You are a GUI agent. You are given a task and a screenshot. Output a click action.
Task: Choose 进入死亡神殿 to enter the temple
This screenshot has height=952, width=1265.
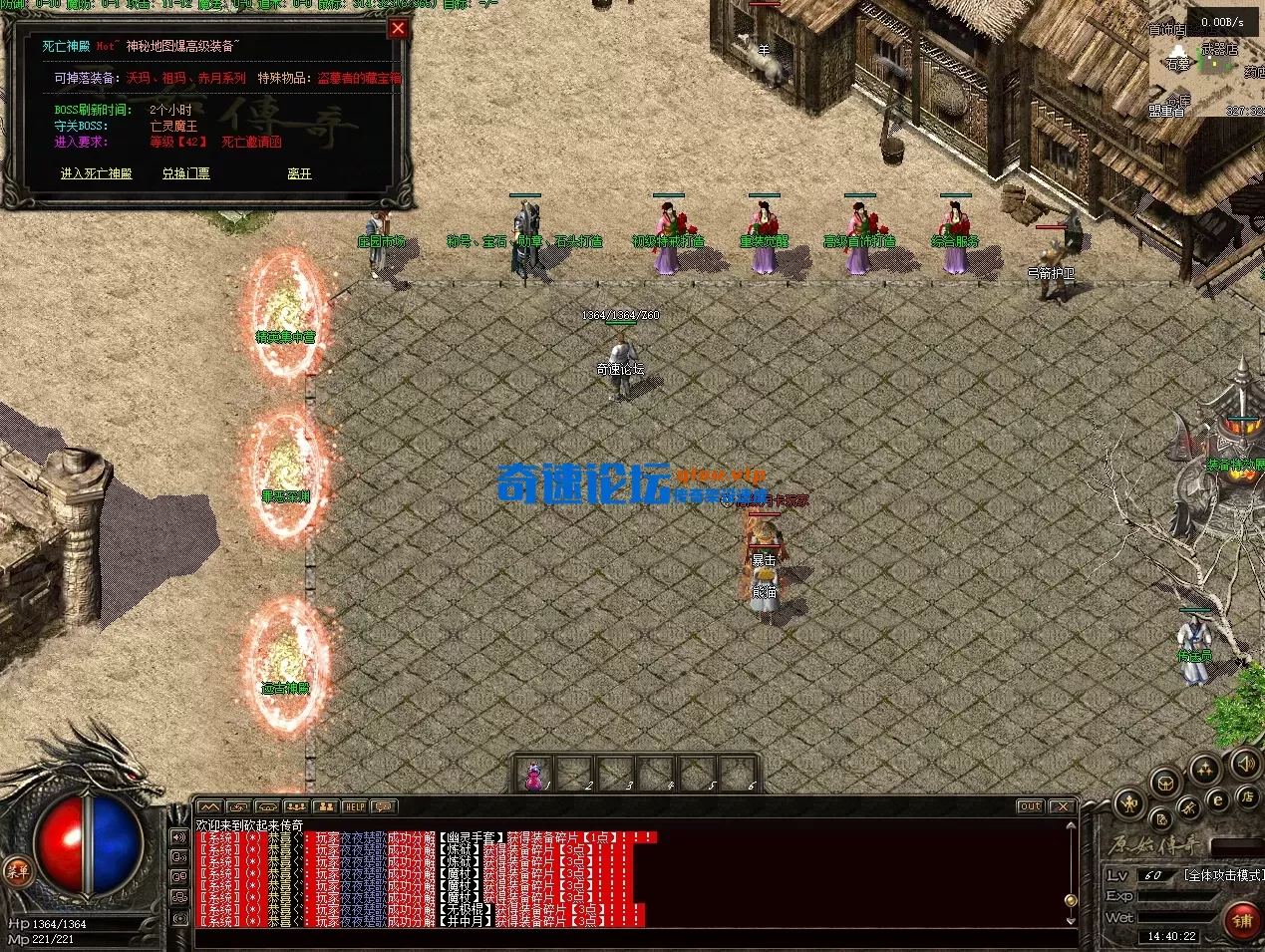(x=96, y=173)
